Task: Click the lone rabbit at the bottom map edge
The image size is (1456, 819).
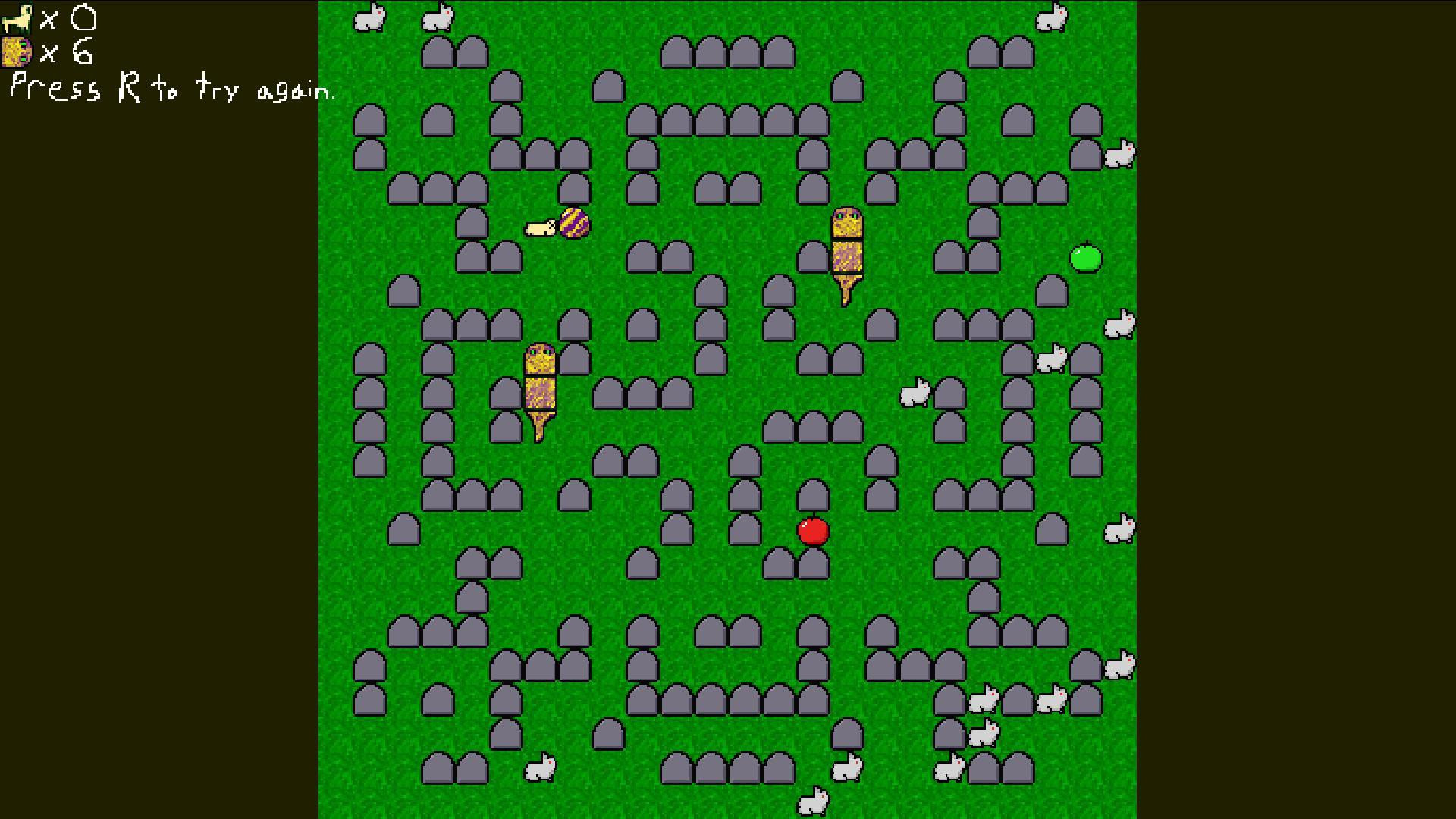Action: 814,800
